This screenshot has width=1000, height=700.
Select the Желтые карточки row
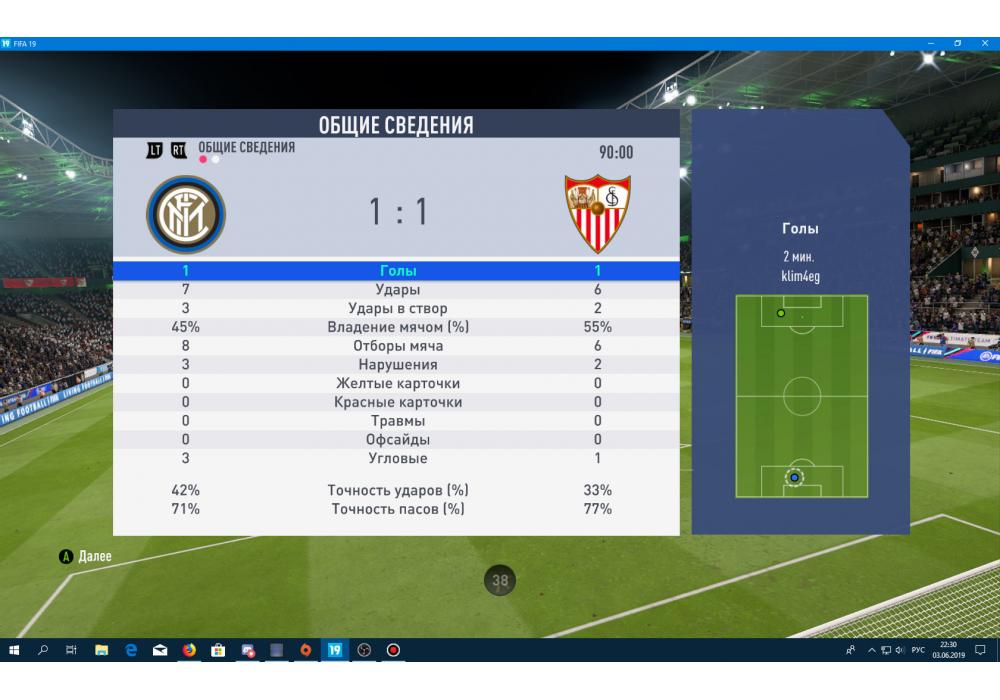pyautogui.click(x=398, y=383)
